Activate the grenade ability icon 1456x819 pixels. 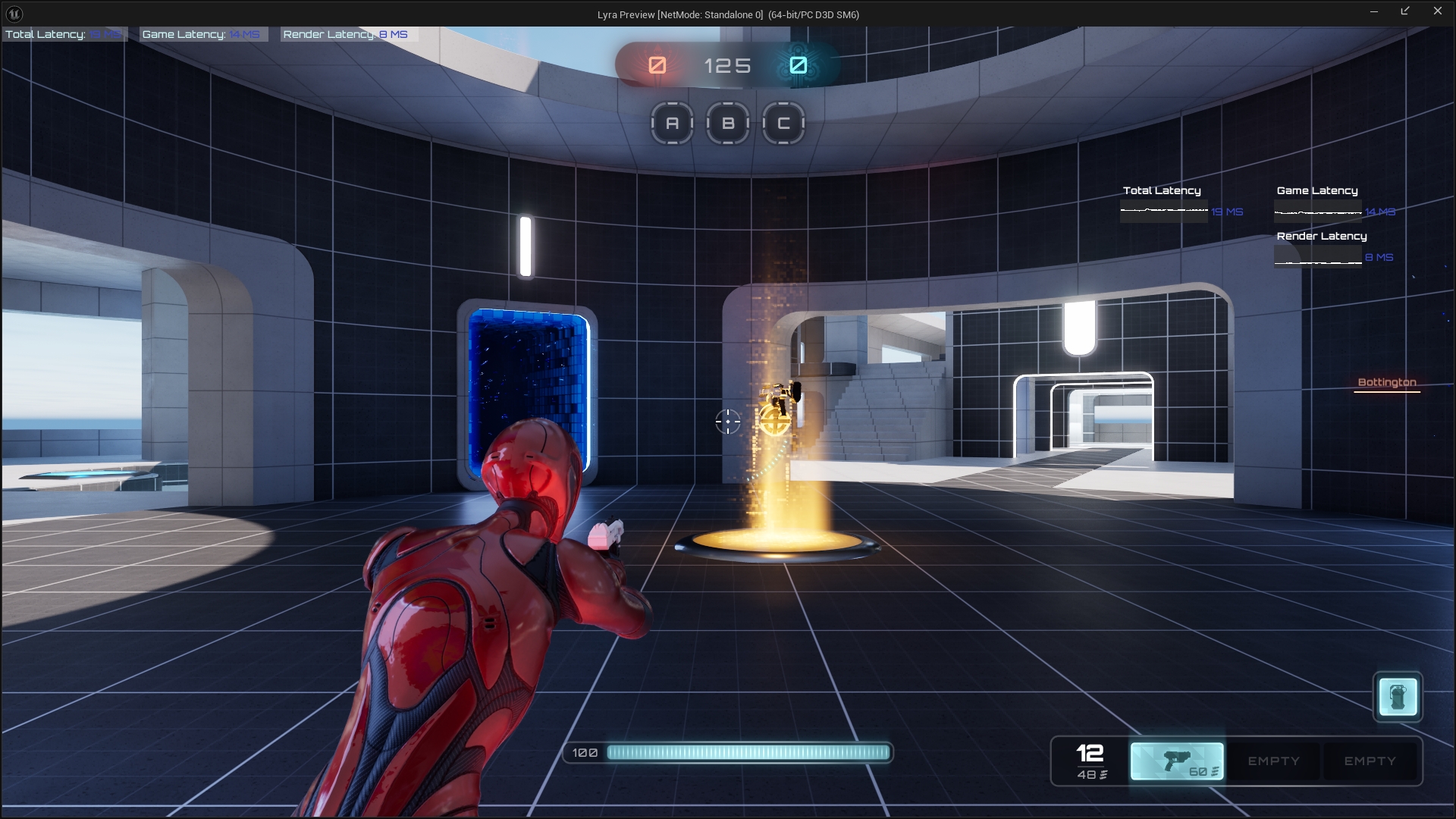1398,696
